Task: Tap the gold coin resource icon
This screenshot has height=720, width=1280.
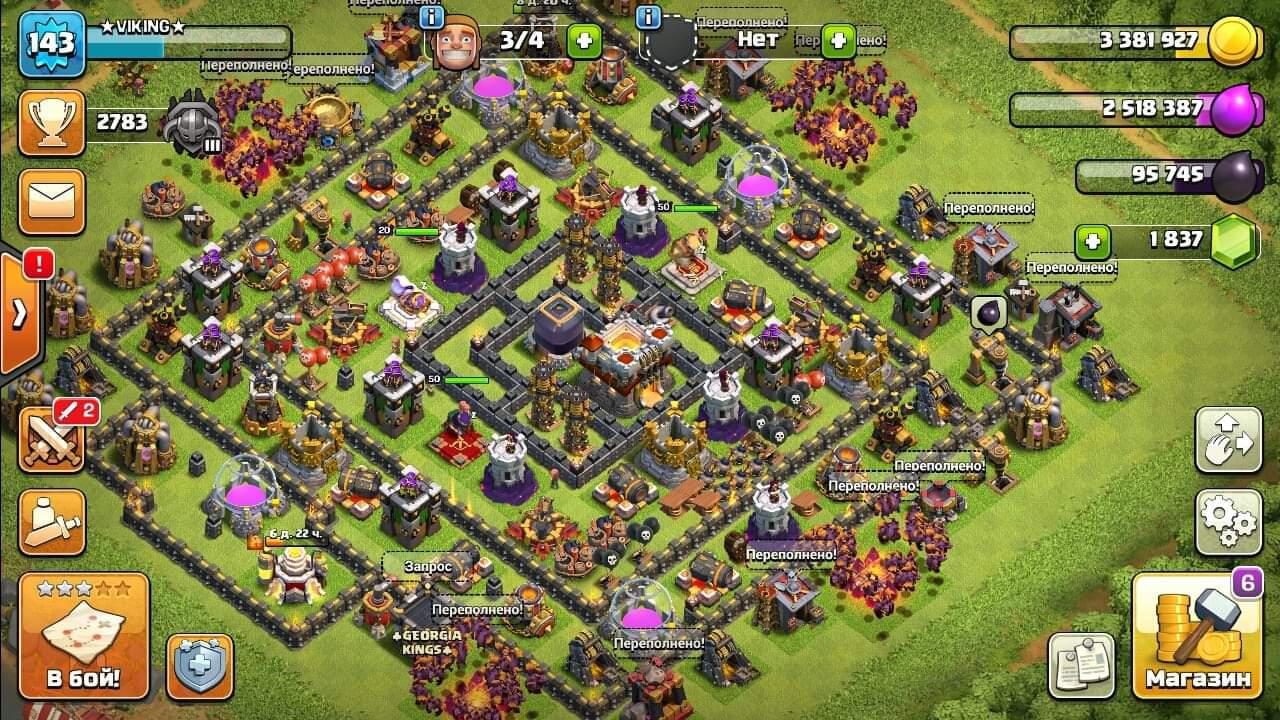Action: (1231, 42)
